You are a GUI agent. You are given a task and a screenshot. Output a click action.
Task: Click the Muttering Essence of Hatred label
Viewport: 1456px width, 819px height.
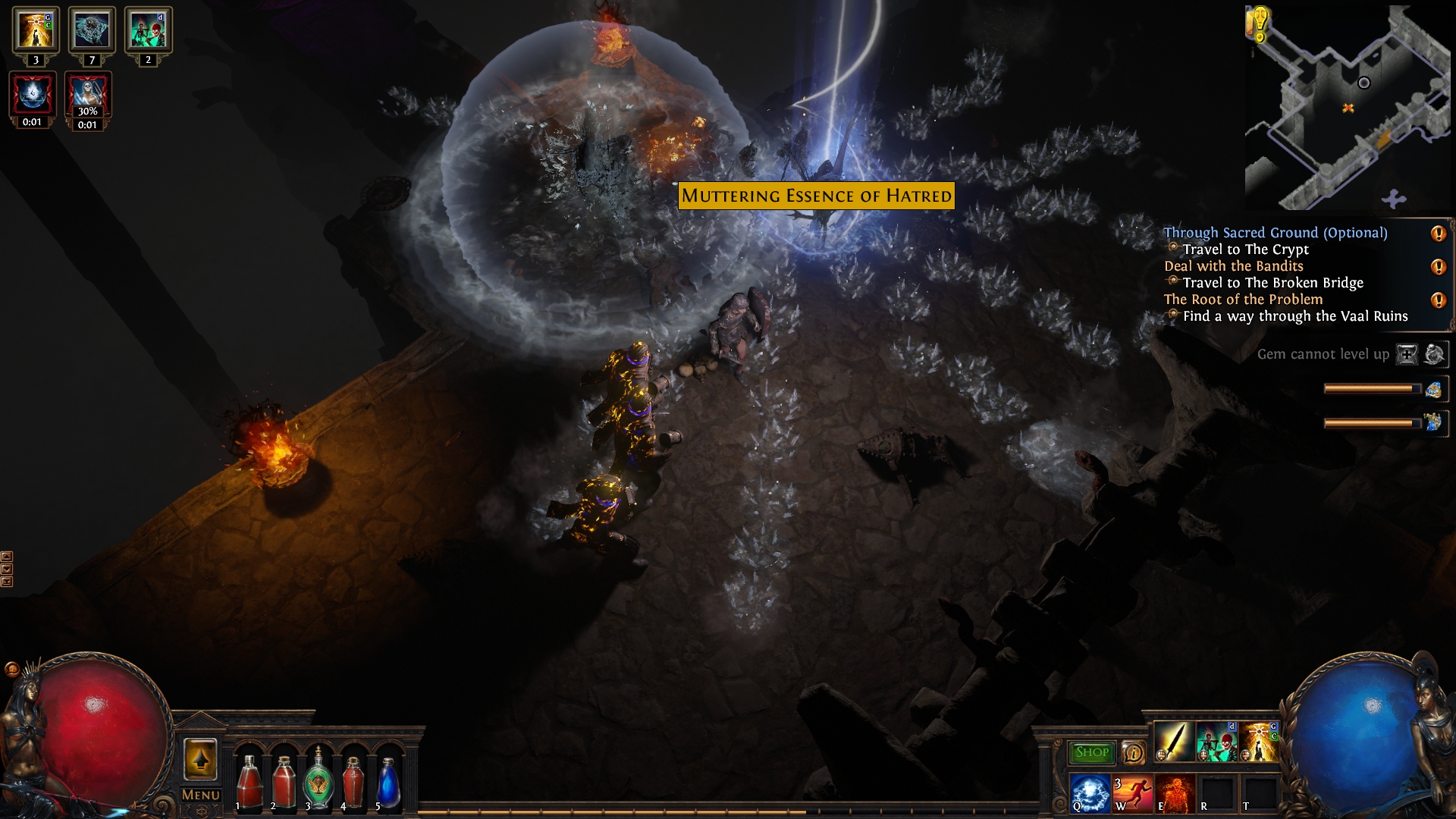(816, 196)
